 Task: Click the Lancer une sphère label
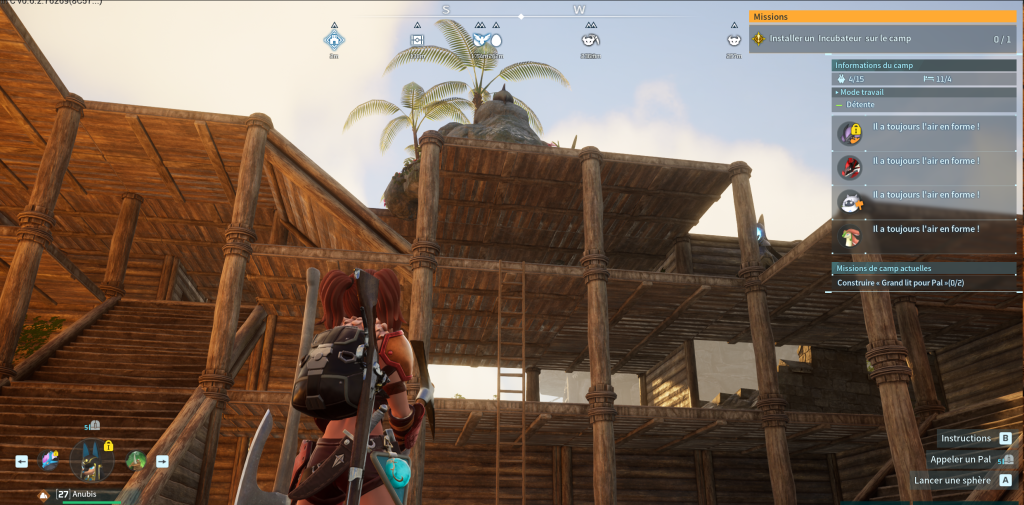[954, 480]
